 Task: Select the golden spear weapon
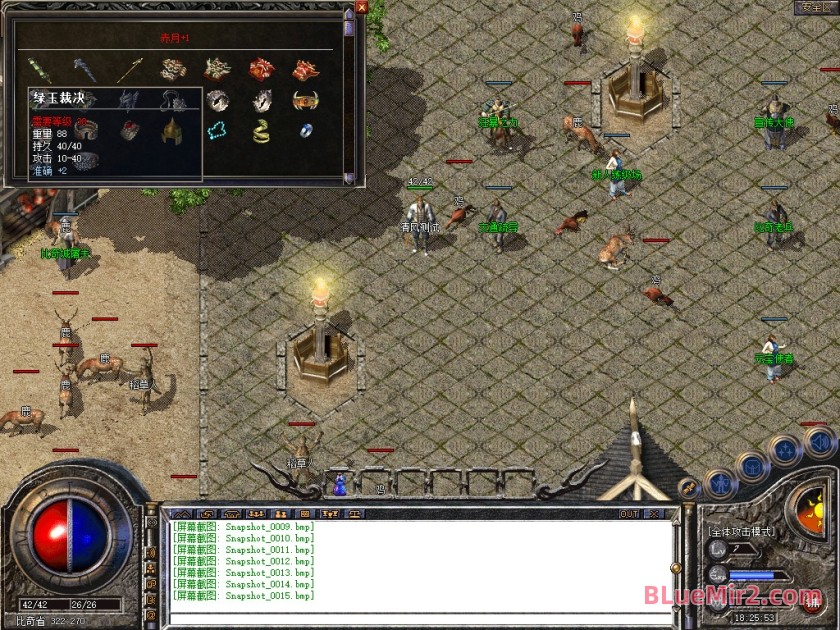pyautogui.click(x=128, y=69)
